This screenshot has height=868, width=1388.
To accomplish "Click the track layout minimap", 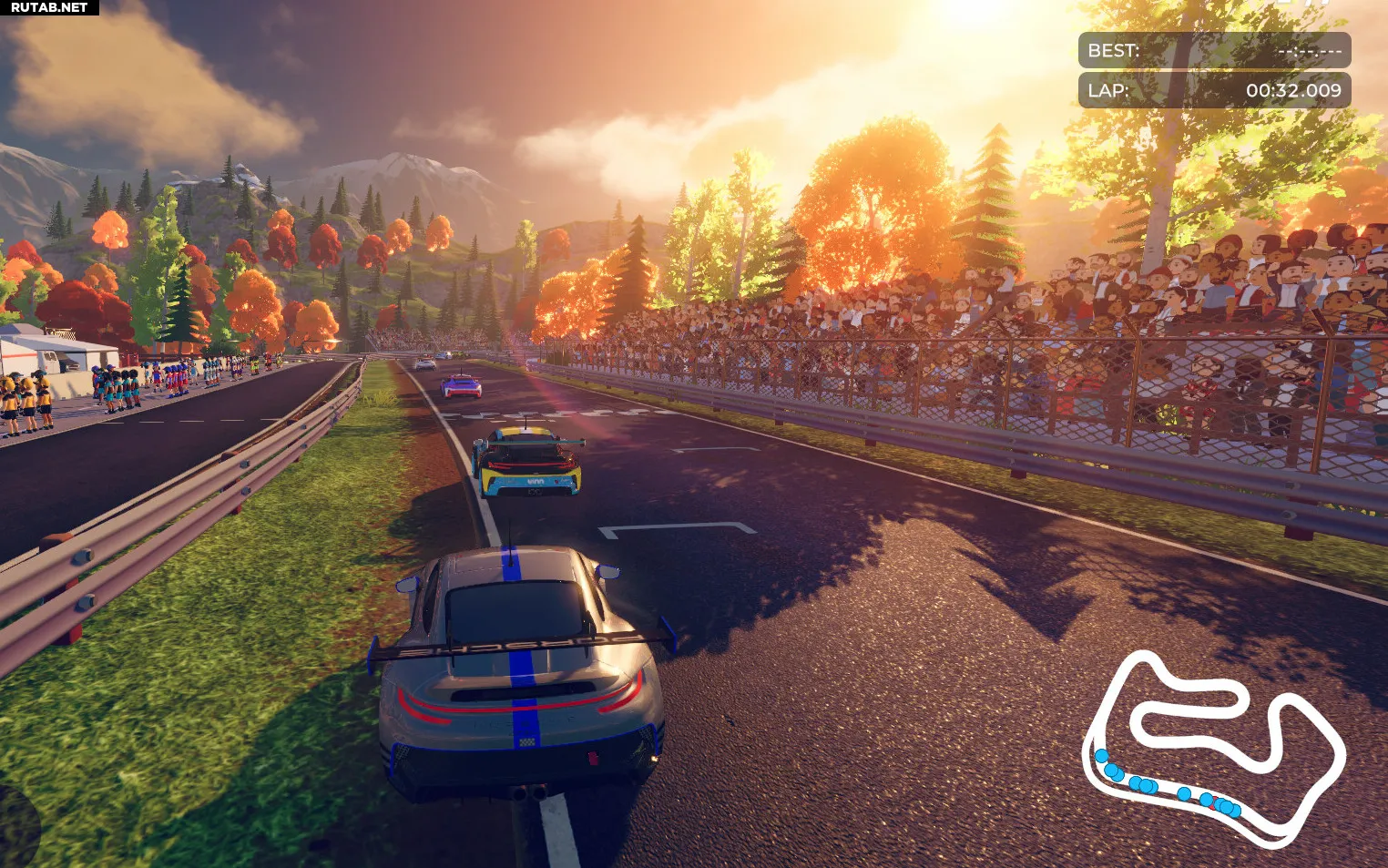I will [x=1213, y=749].
